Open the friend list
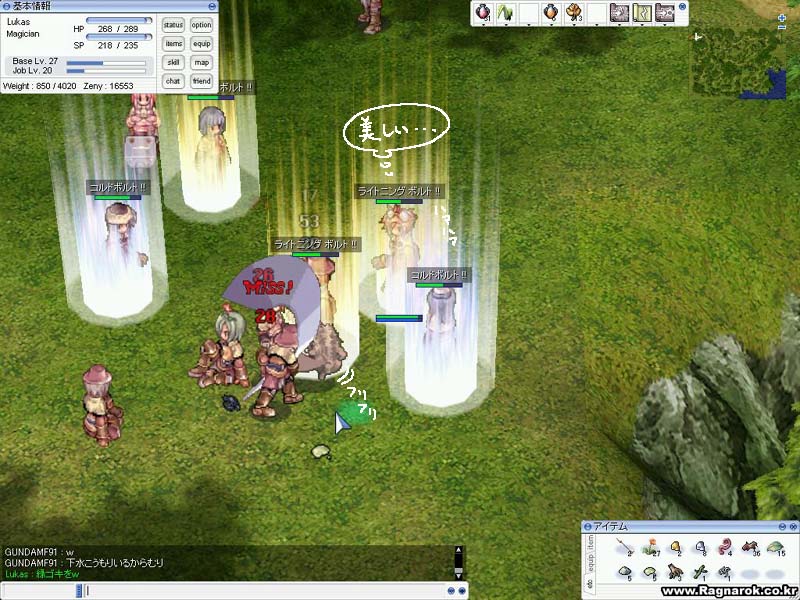Image resolution: width=800 pixels, height=600 pixels. pos(202,80)
